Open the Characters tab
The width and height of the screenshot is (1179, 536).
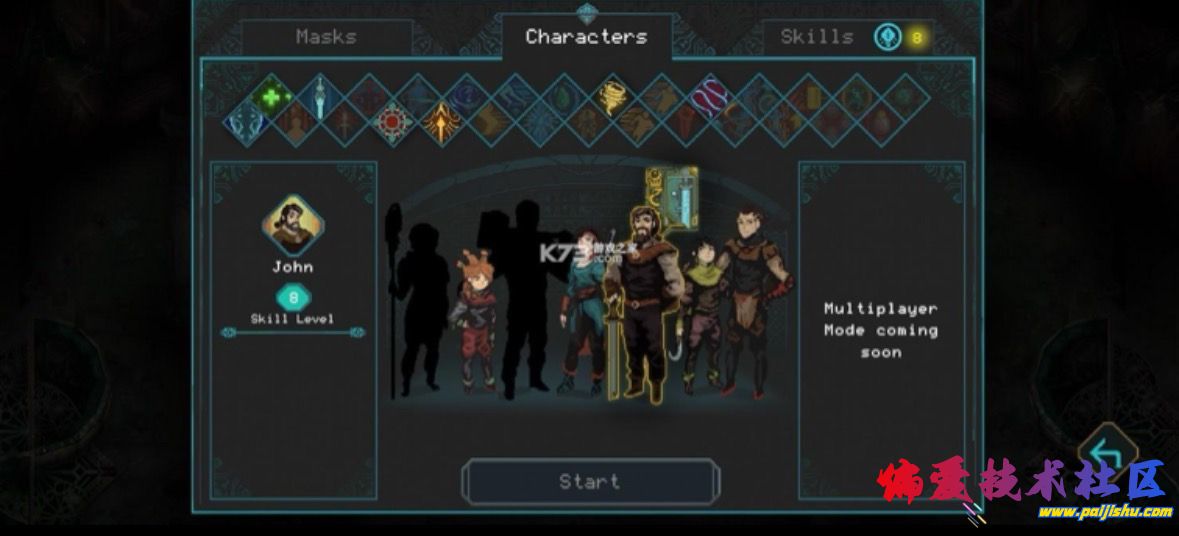pos(586,37)
